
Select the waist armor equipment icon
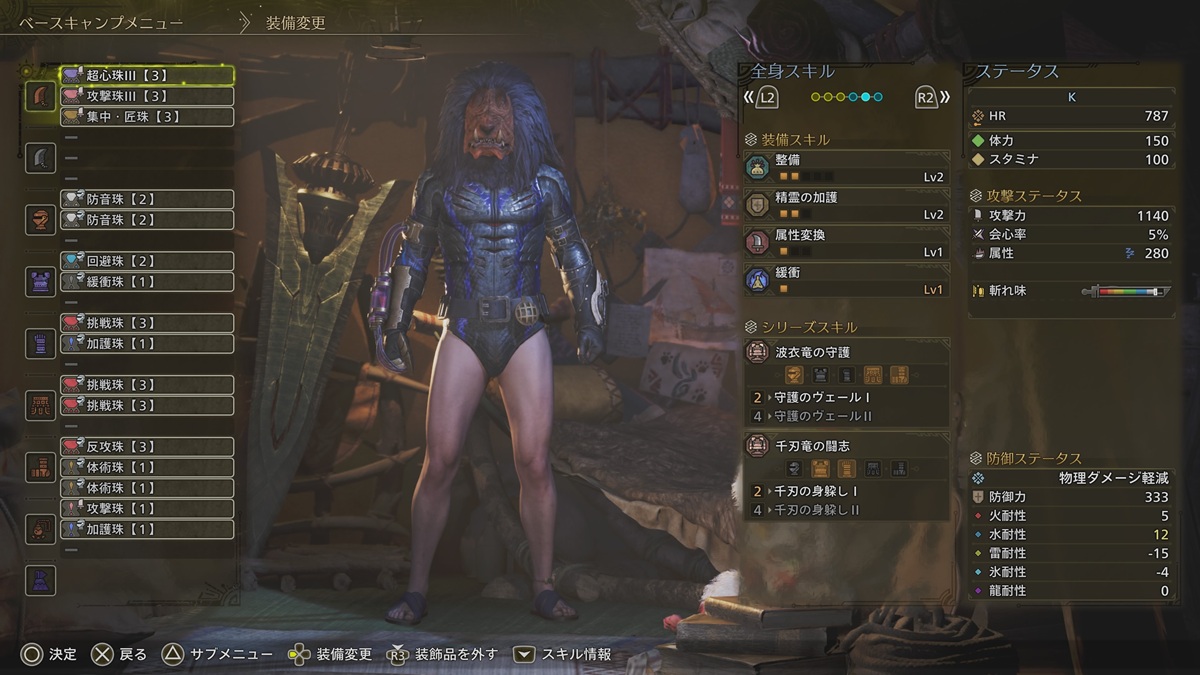(x=40, y=405)
